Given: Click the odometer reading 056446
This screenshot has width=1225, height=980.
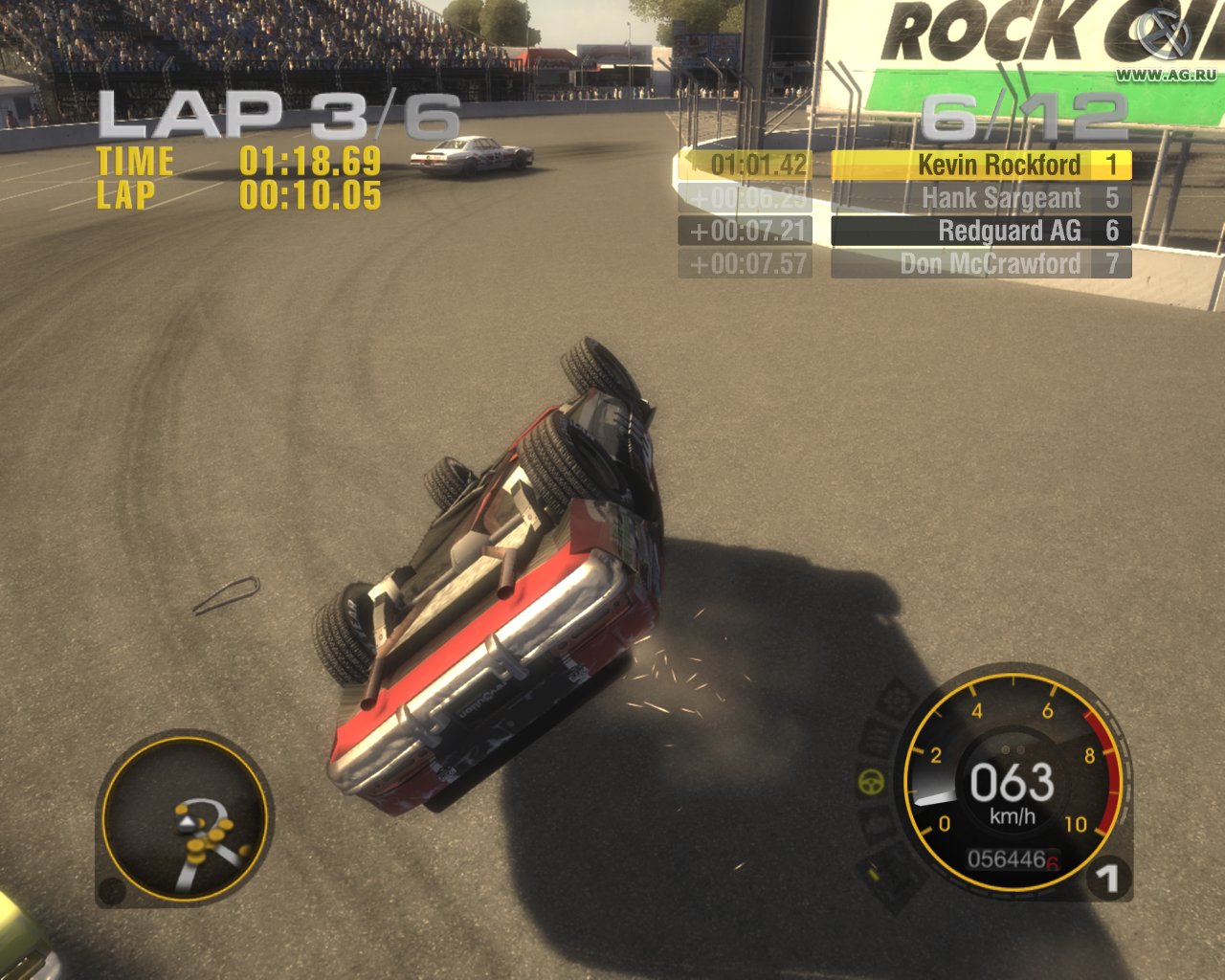Looking at the screenshot, I should coord(1004,860).
